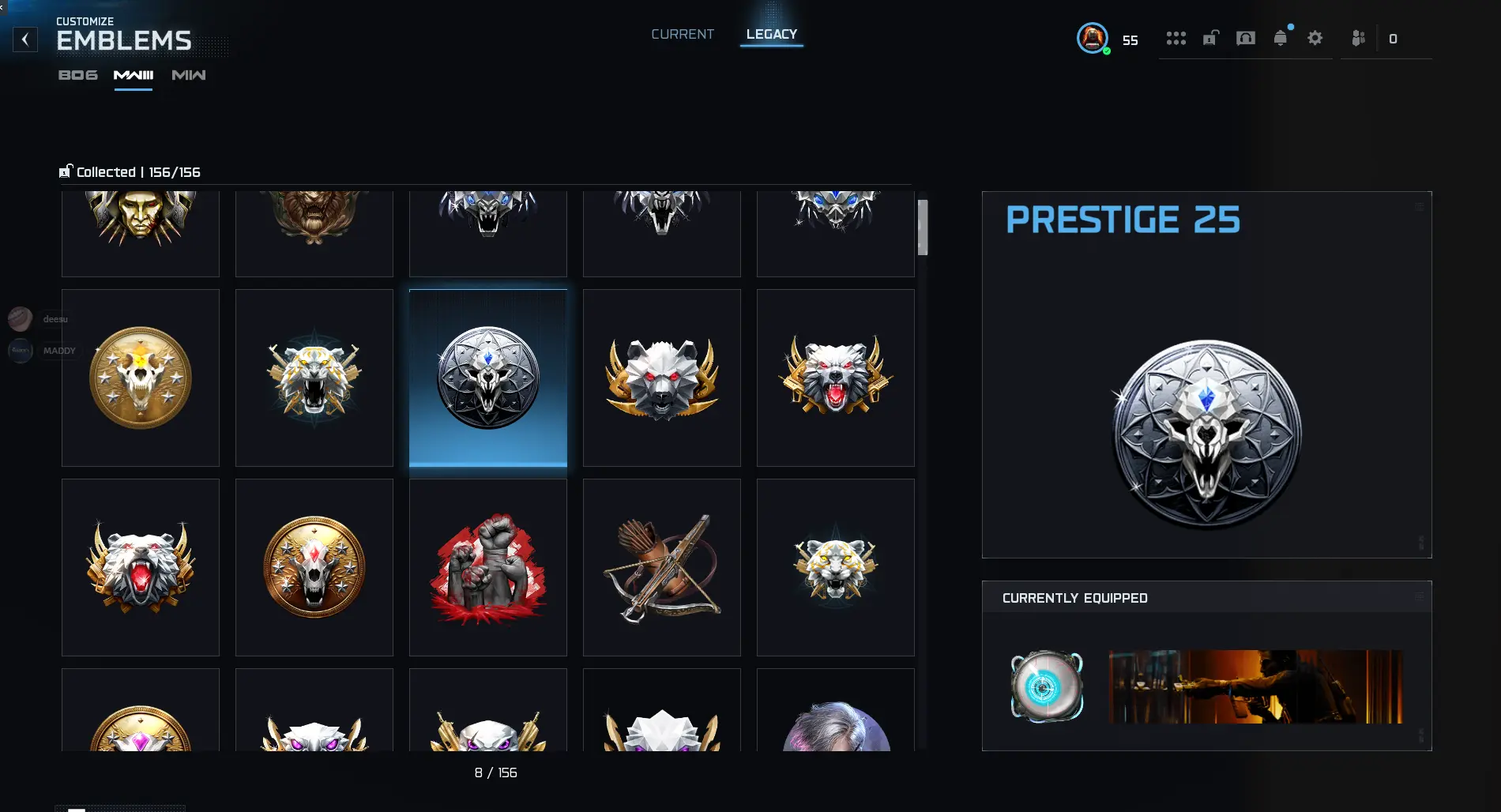Select the red fist emblem
Image resolution: width=1501 pixels, height=812 pixels.
pyautogui.click(x=487, y=567)
